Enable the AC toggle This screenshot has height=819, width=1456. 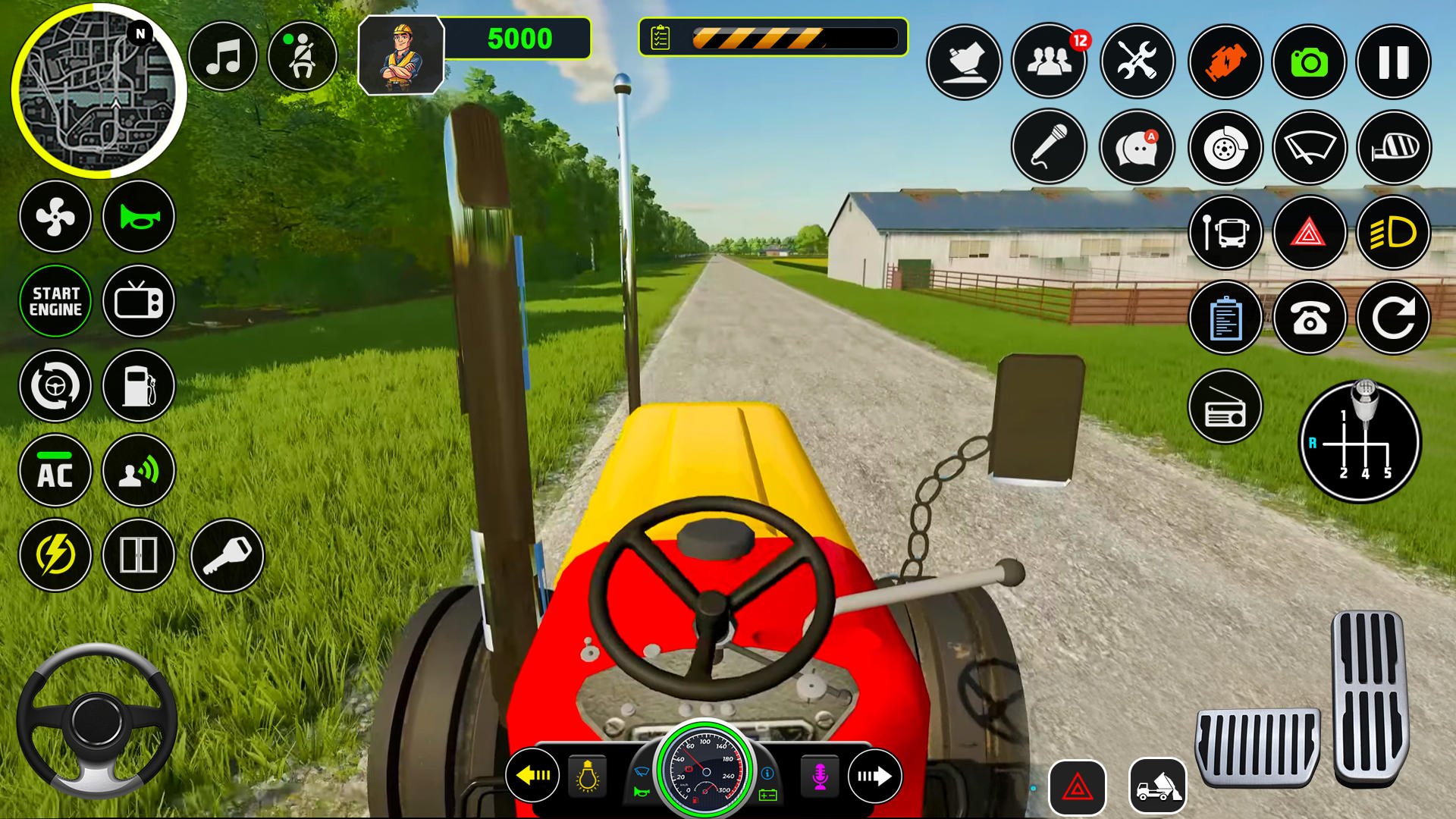(55, 471)
